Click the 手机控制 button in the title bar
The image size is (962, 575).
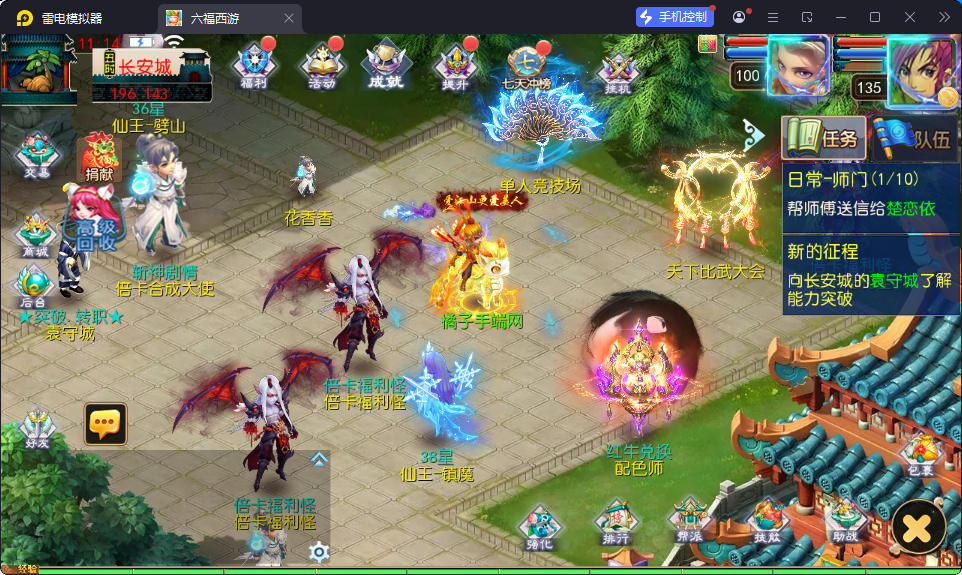pos(674,17)
